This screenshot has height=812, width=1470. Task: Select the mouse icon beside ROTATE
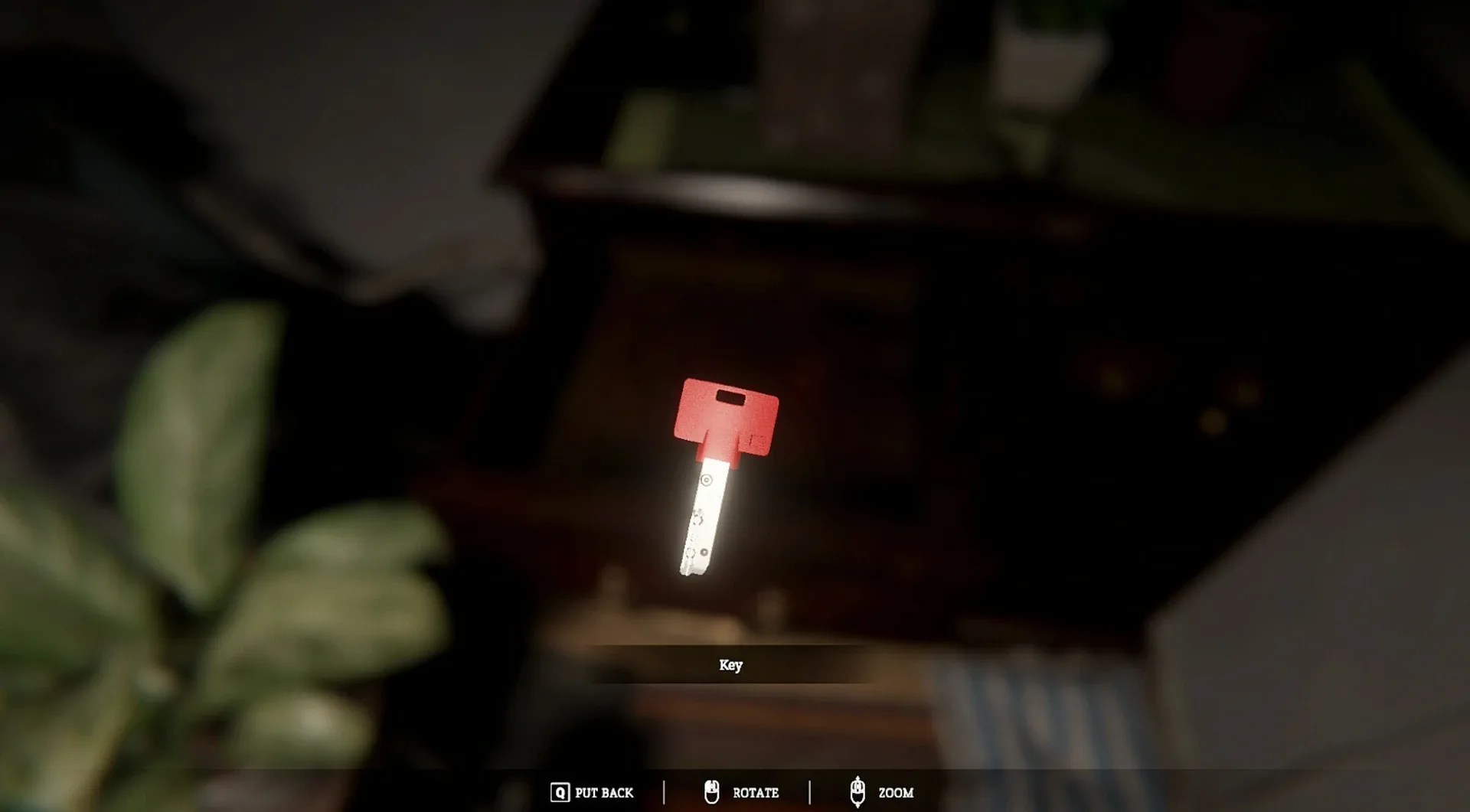coord(711,793)
